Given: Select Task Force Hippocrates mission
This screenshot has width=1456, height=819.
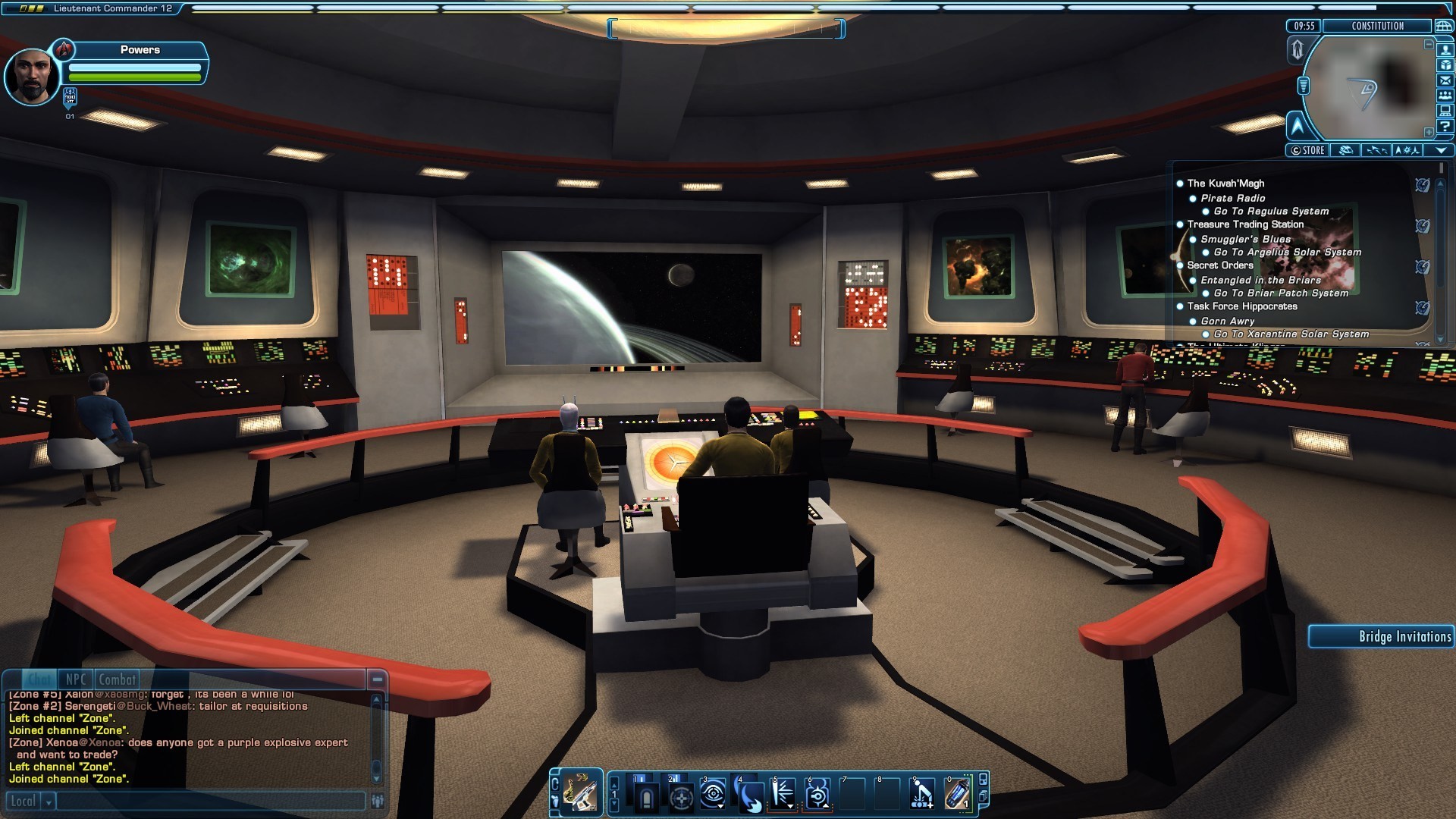Looking at the screenshot, I should (1242, 306).
